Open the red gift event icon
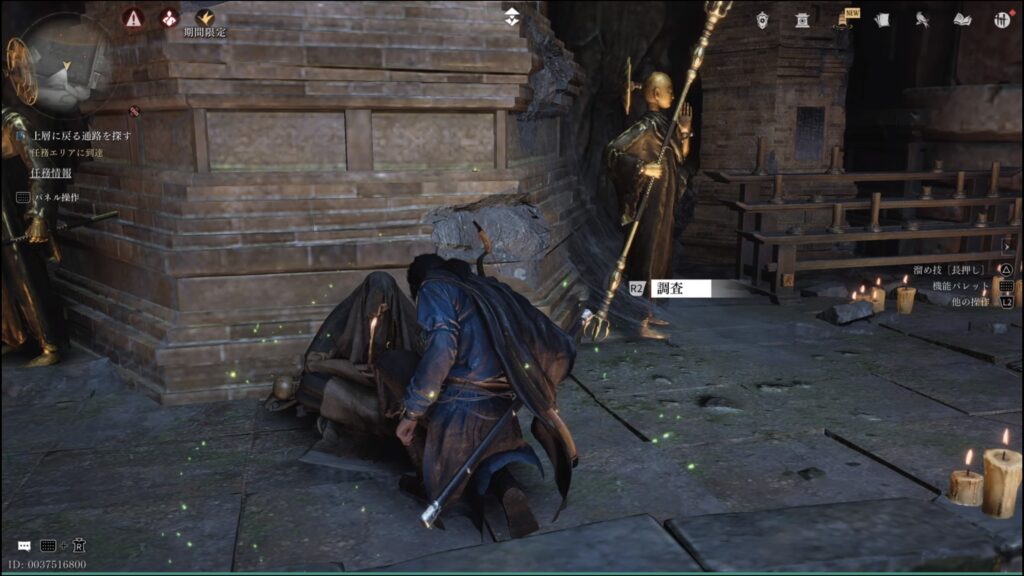 point(169,18)
